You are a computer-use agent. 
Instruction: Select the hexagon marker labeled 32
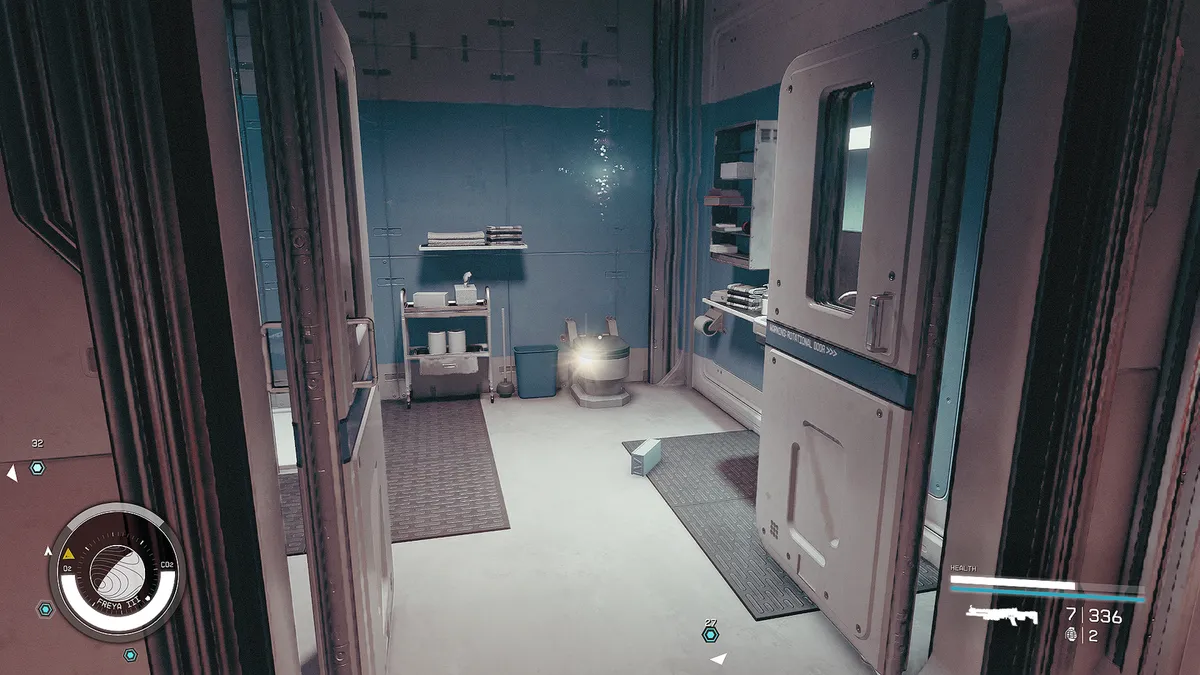coord(37,467)
